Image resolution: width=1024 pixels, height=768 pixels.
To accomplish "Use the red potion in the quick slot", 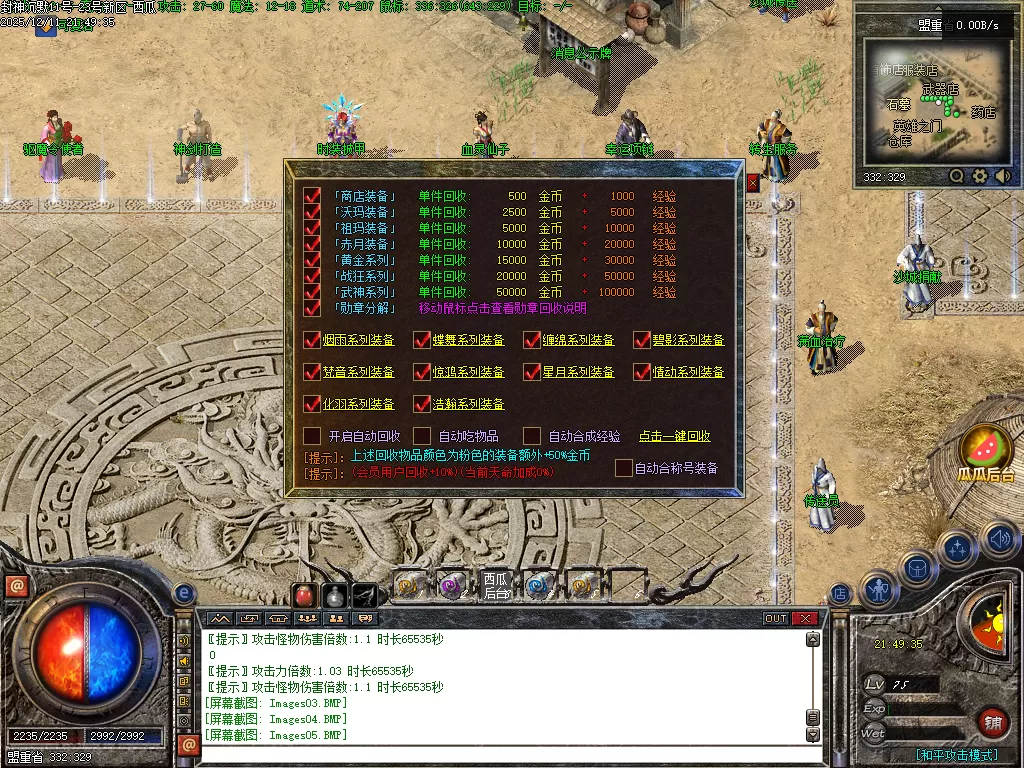I will (304, 595).
